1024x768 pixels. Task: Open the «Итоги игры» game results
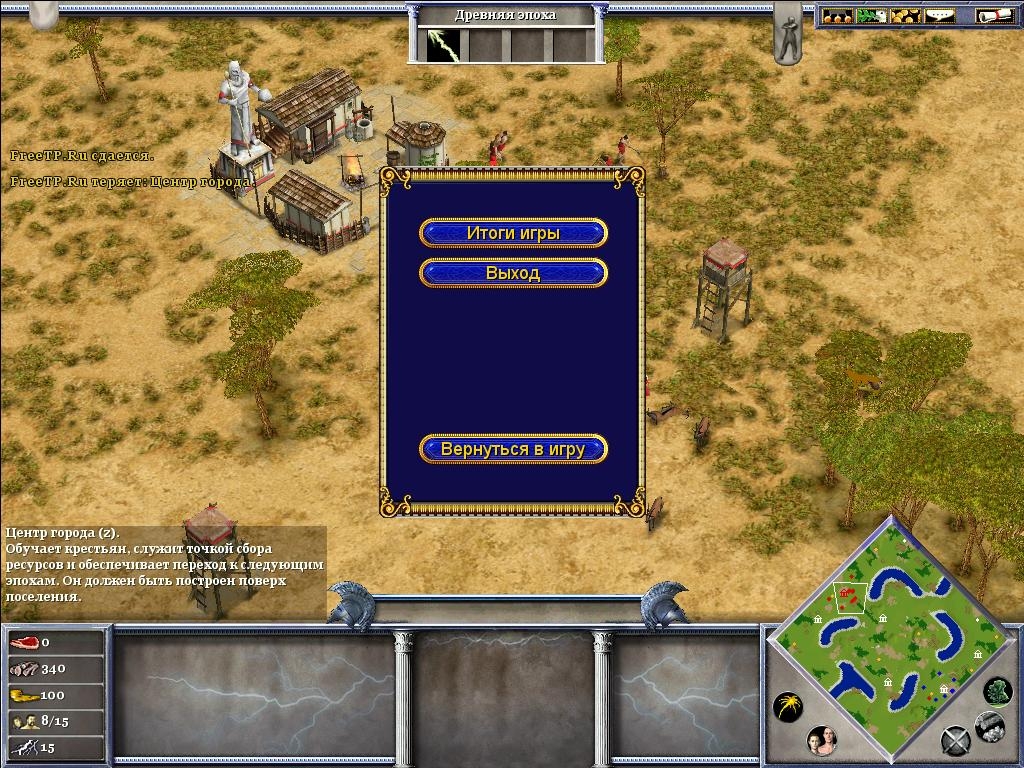click(513, 233)
